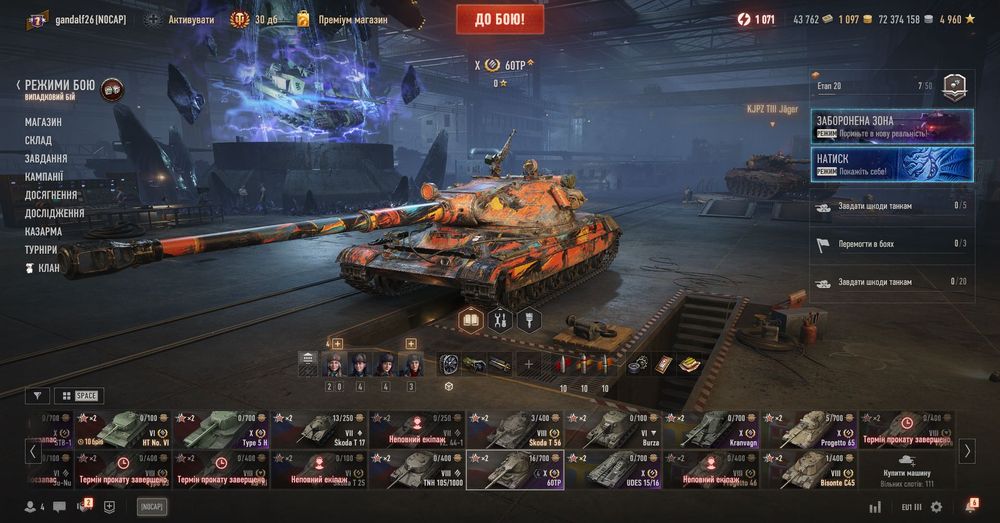Show the ДОСЯГНЕННЯ achievements page
The width and height of the screenshot is (1000, 523).
click(x=51, y=195)
